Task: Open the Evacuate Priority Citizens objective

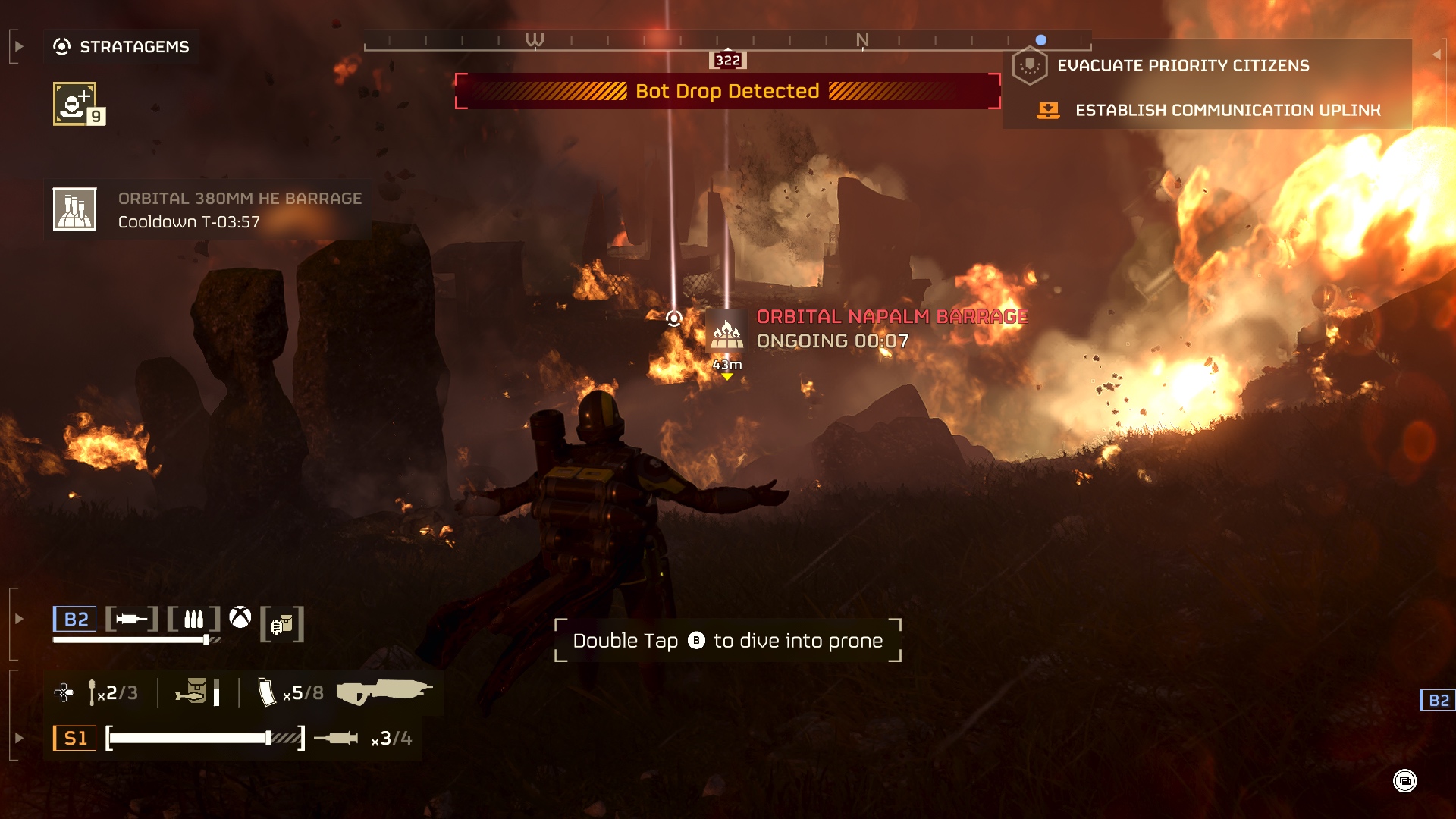Action: (1182, 66)
